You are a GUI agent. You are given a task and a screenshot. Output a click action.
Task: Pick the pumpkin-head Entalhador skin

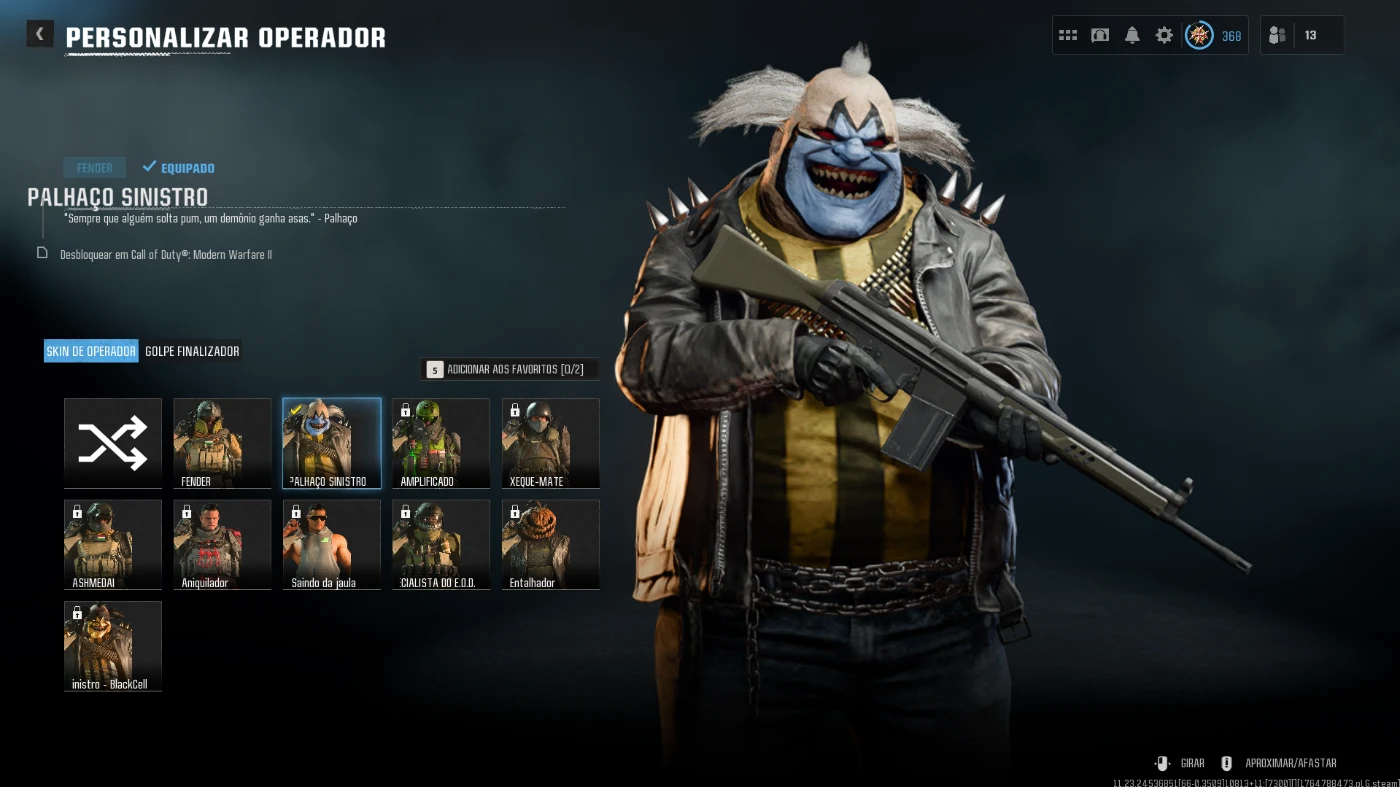pyautogui.click(x=551, y=544)
